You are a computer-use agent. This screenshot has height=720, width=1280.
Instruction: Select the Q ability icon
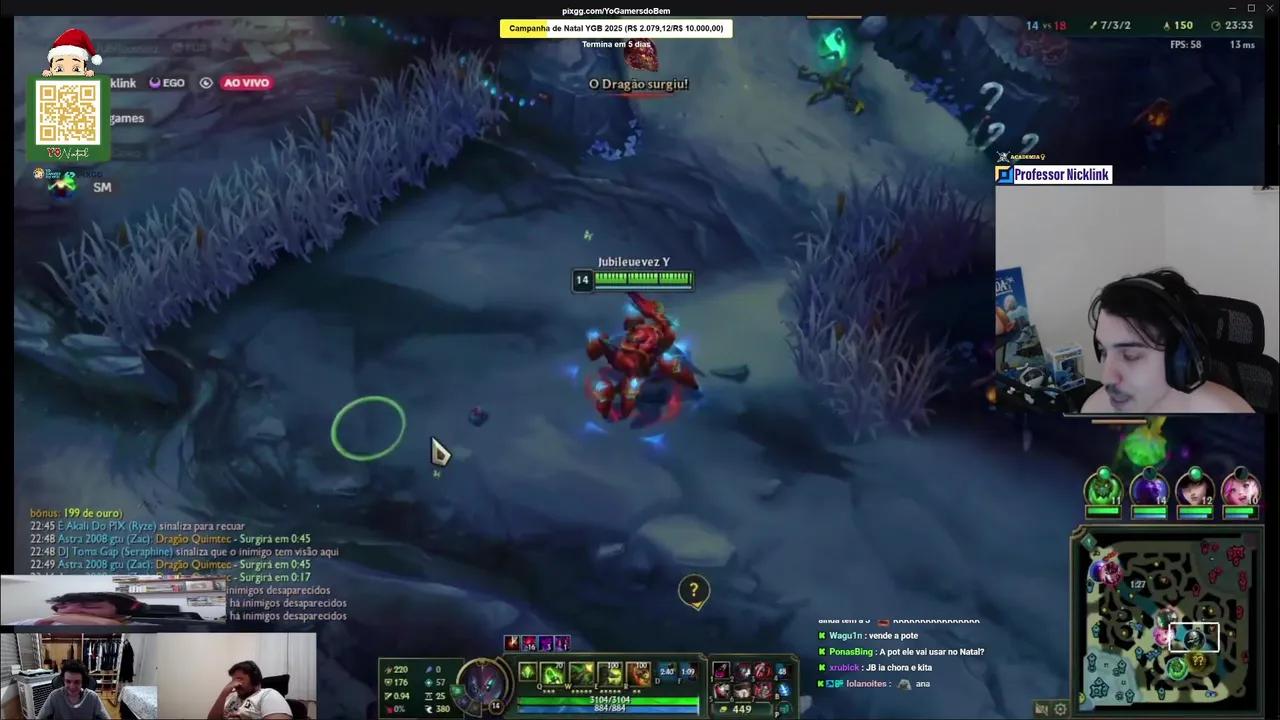click(x=553, y=671)
